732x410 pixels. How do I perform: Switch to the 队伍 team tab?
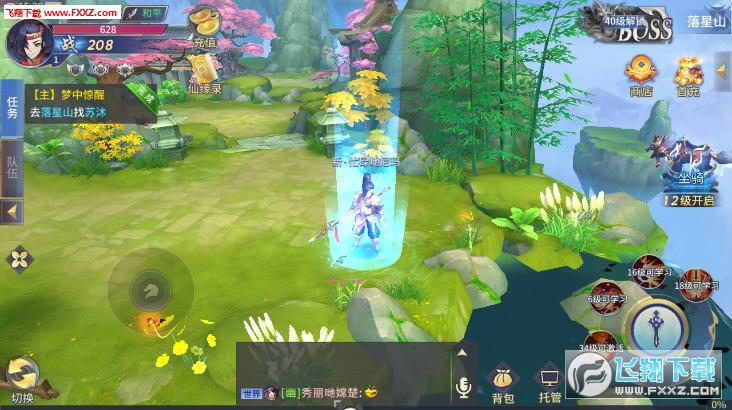13,166
